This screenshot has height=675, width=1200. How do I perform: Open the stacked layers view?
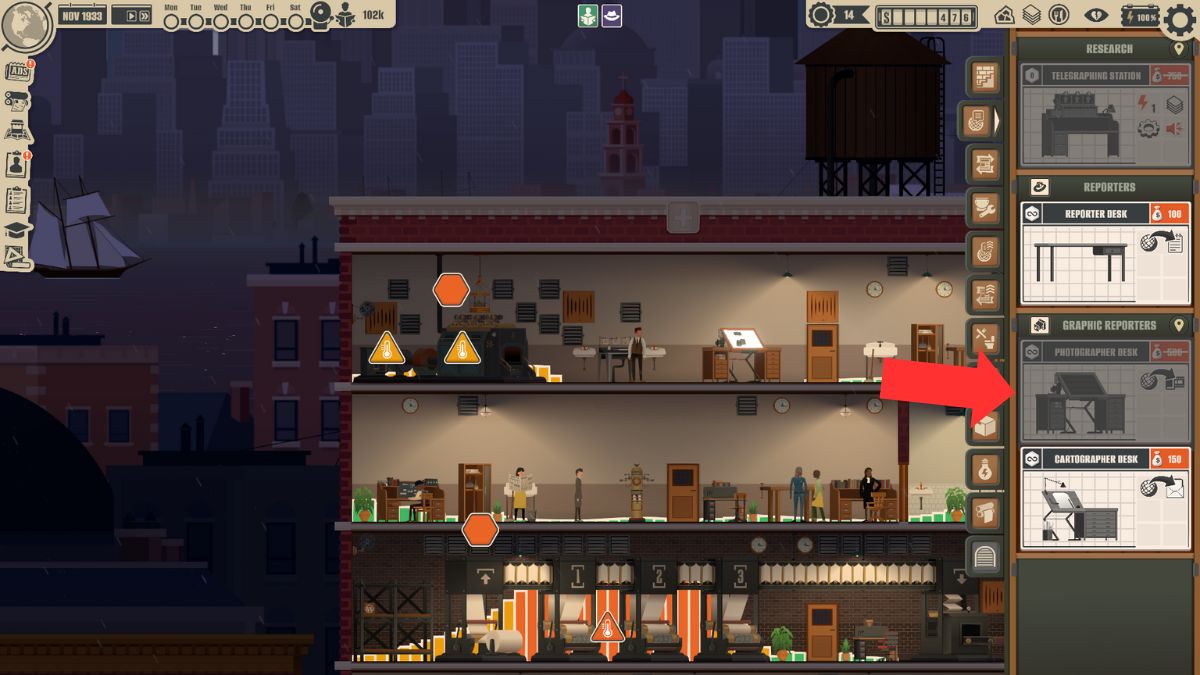[1031, 15]
